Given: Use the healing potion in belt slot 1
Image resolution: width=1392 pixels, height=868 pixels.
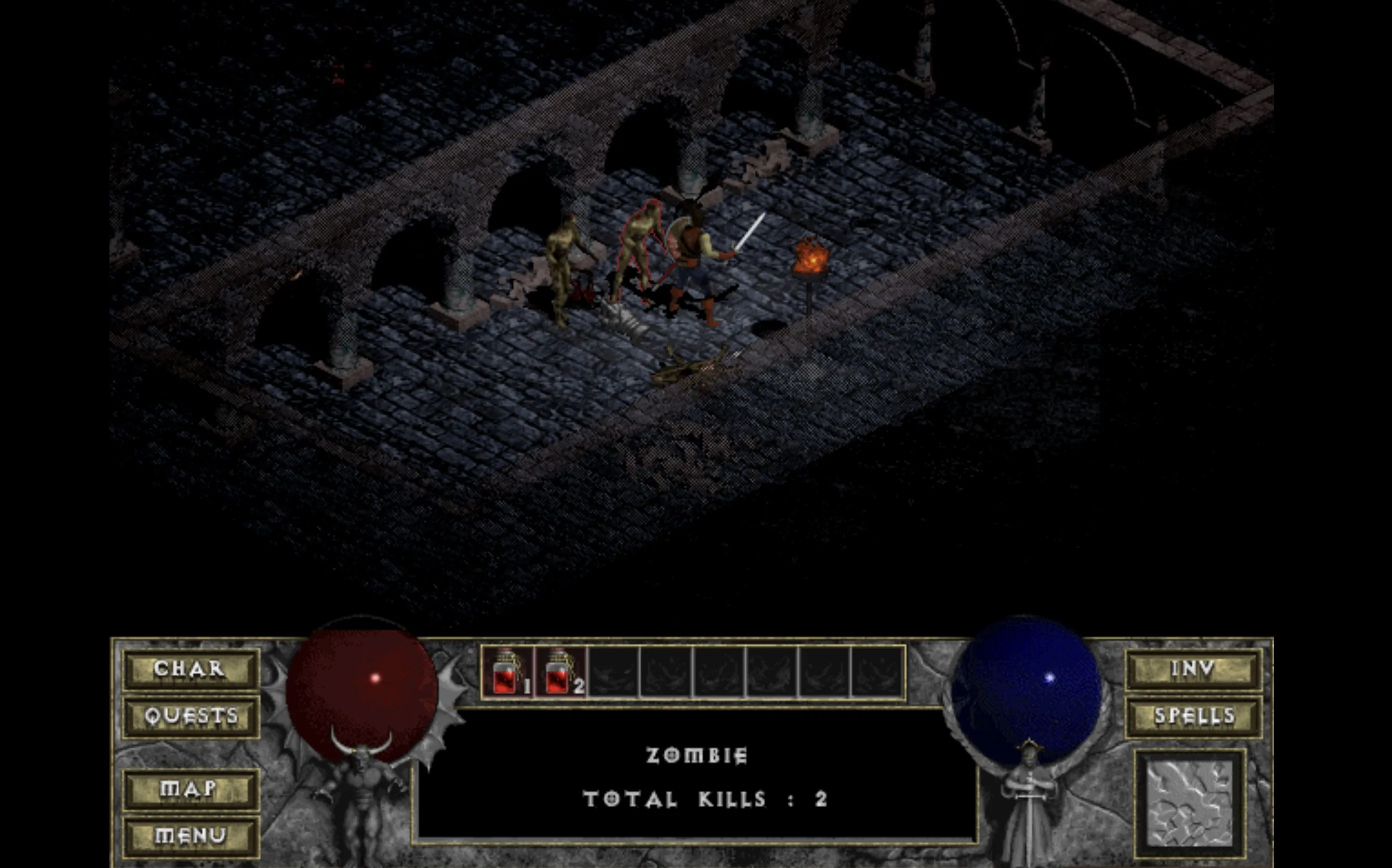Looking at the screenshot, I should click(508, 673).
